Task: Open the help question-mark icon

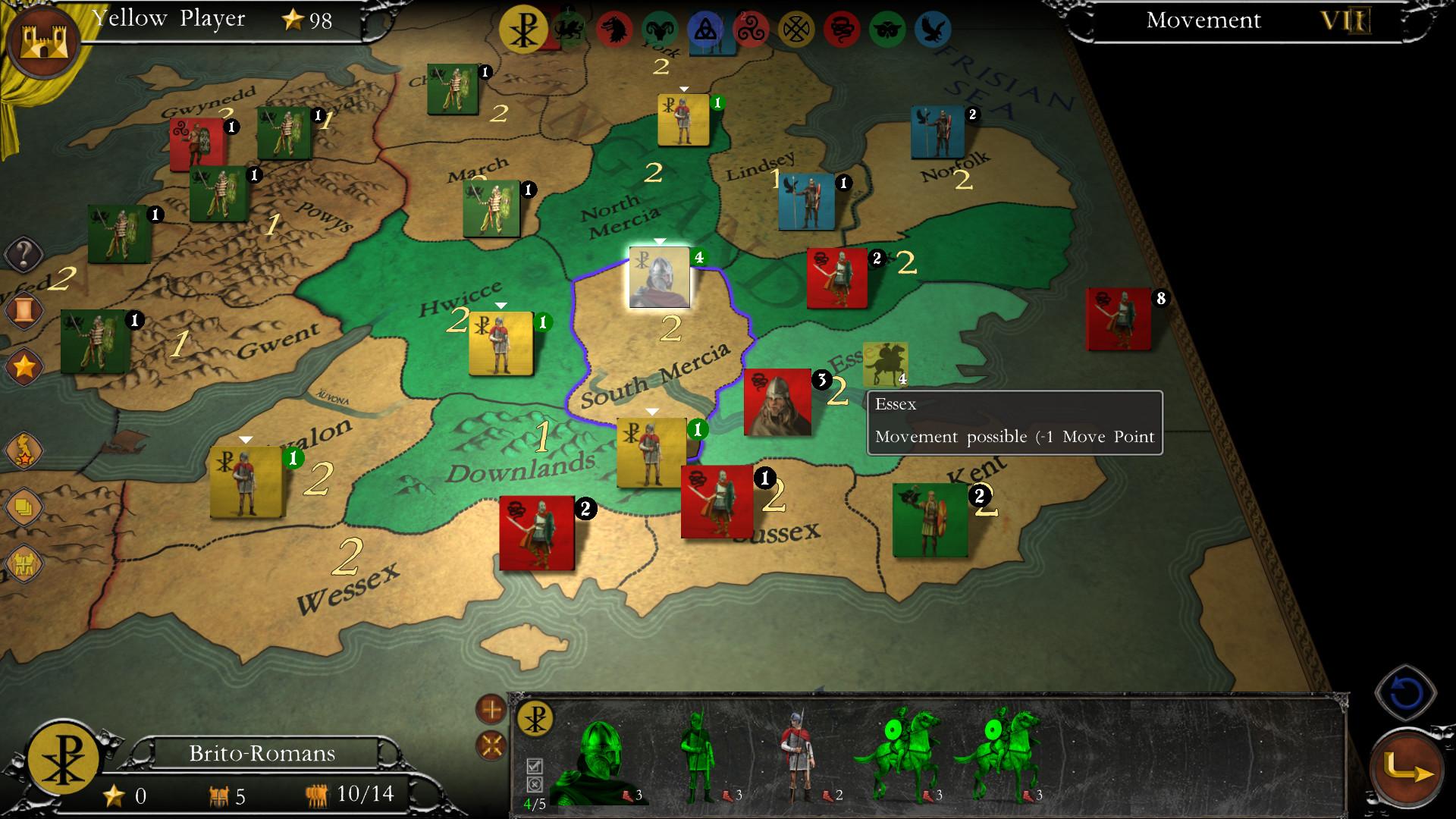Action: pos(24,254)
